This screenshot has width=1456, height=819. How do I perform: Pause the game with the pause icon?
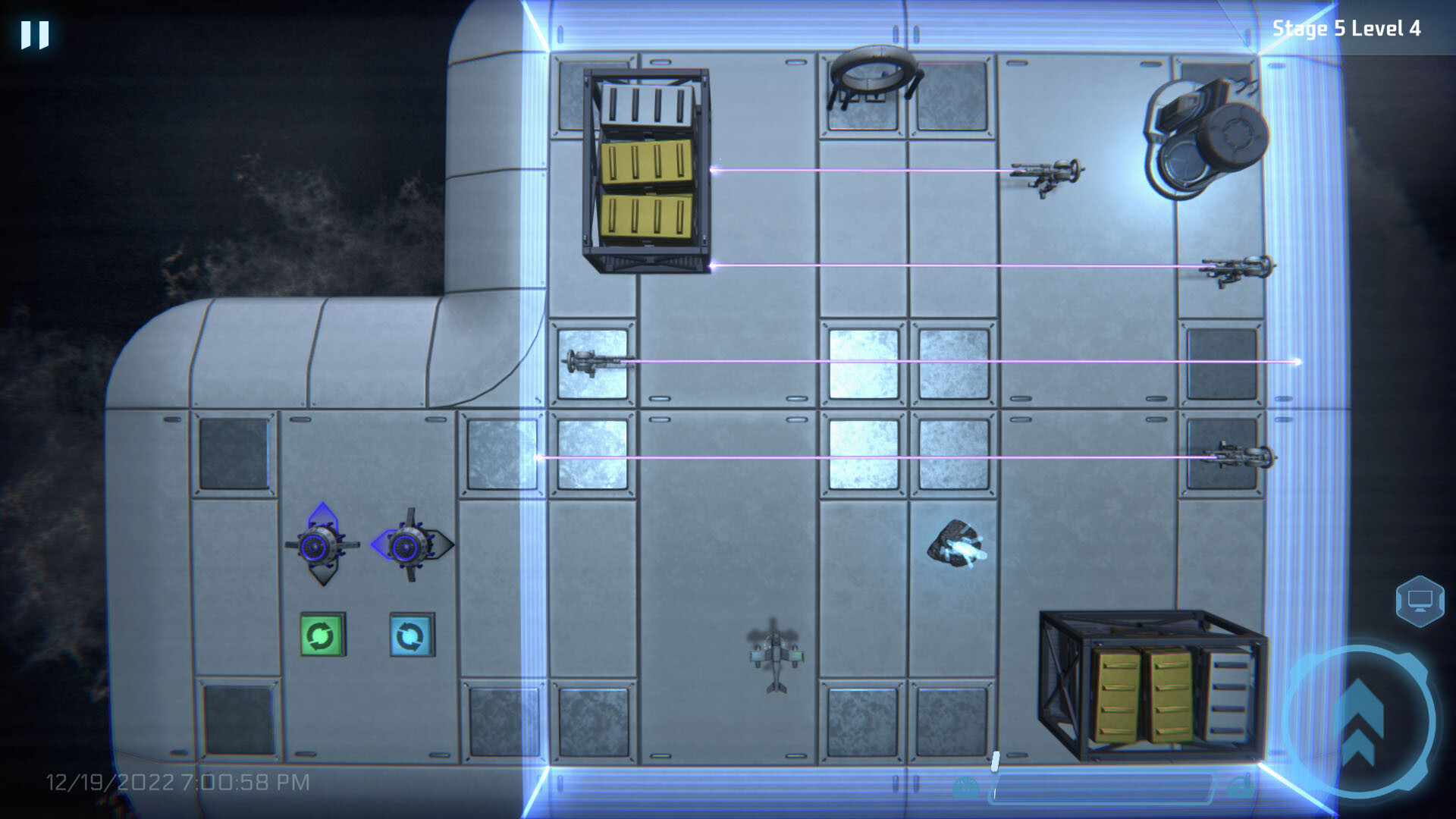[34, 33]
